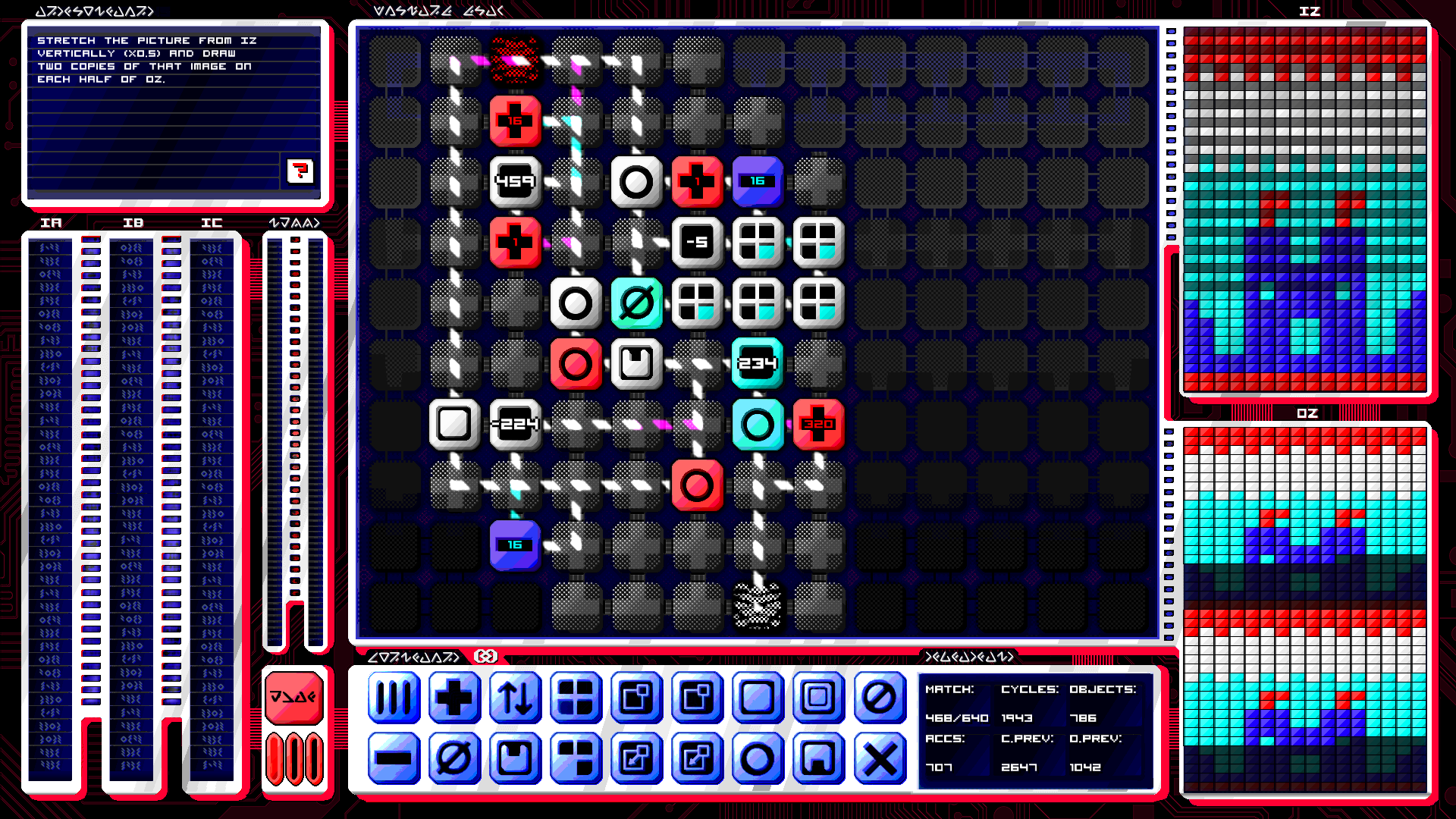
Task: Select the triple vertical bar tile tool
Action: tap(394, 699)
